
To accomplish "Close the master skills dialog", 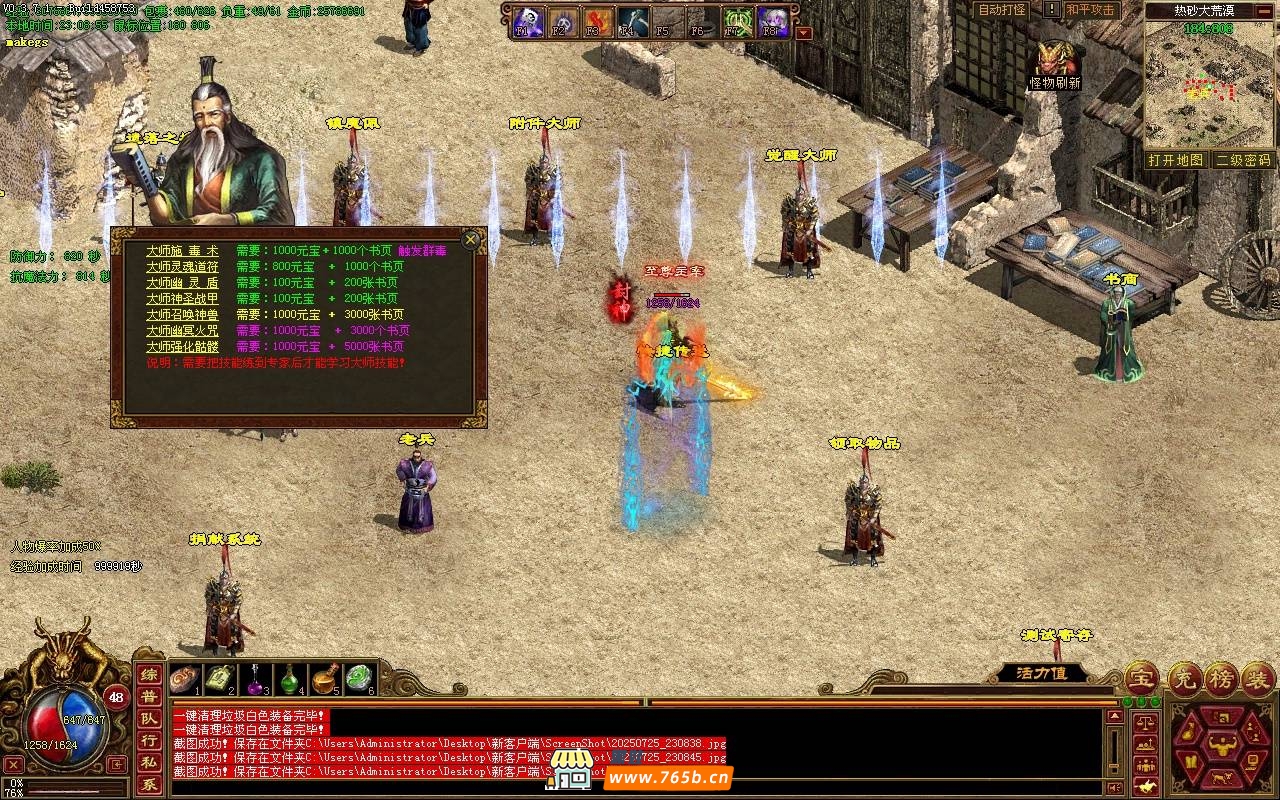I will click(470, 239).
